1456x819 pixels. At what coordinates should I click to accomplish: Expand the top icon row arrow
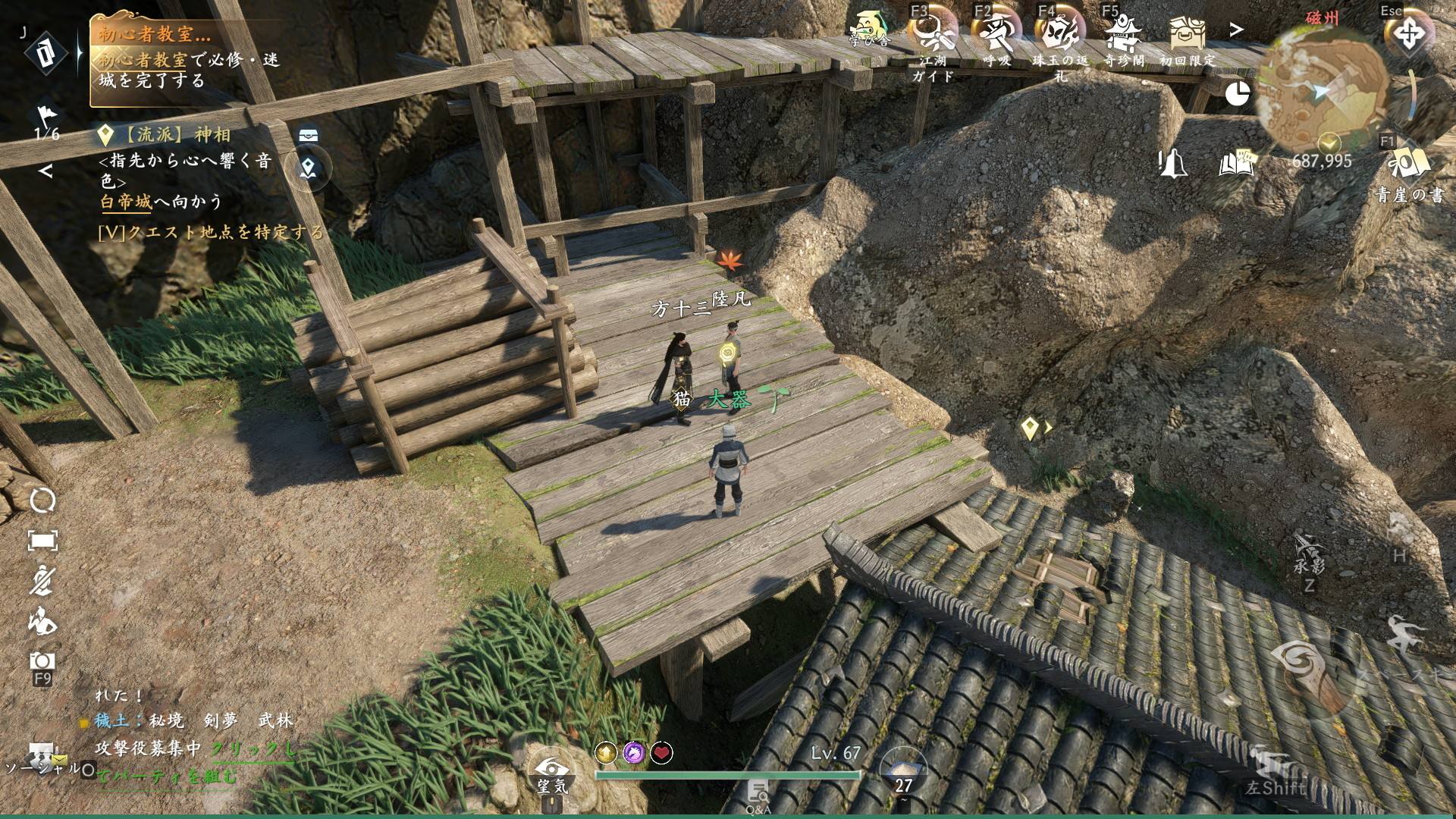pyautogui.click(x=1236, y=30)
